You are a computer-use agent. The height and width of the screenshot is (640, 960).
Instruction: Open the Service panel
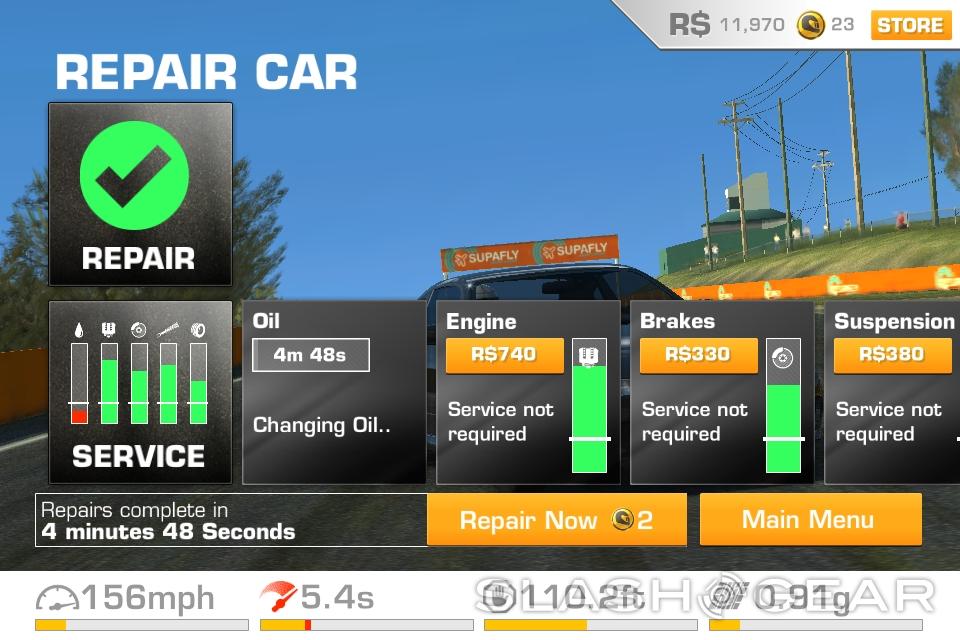pos(140,393)
